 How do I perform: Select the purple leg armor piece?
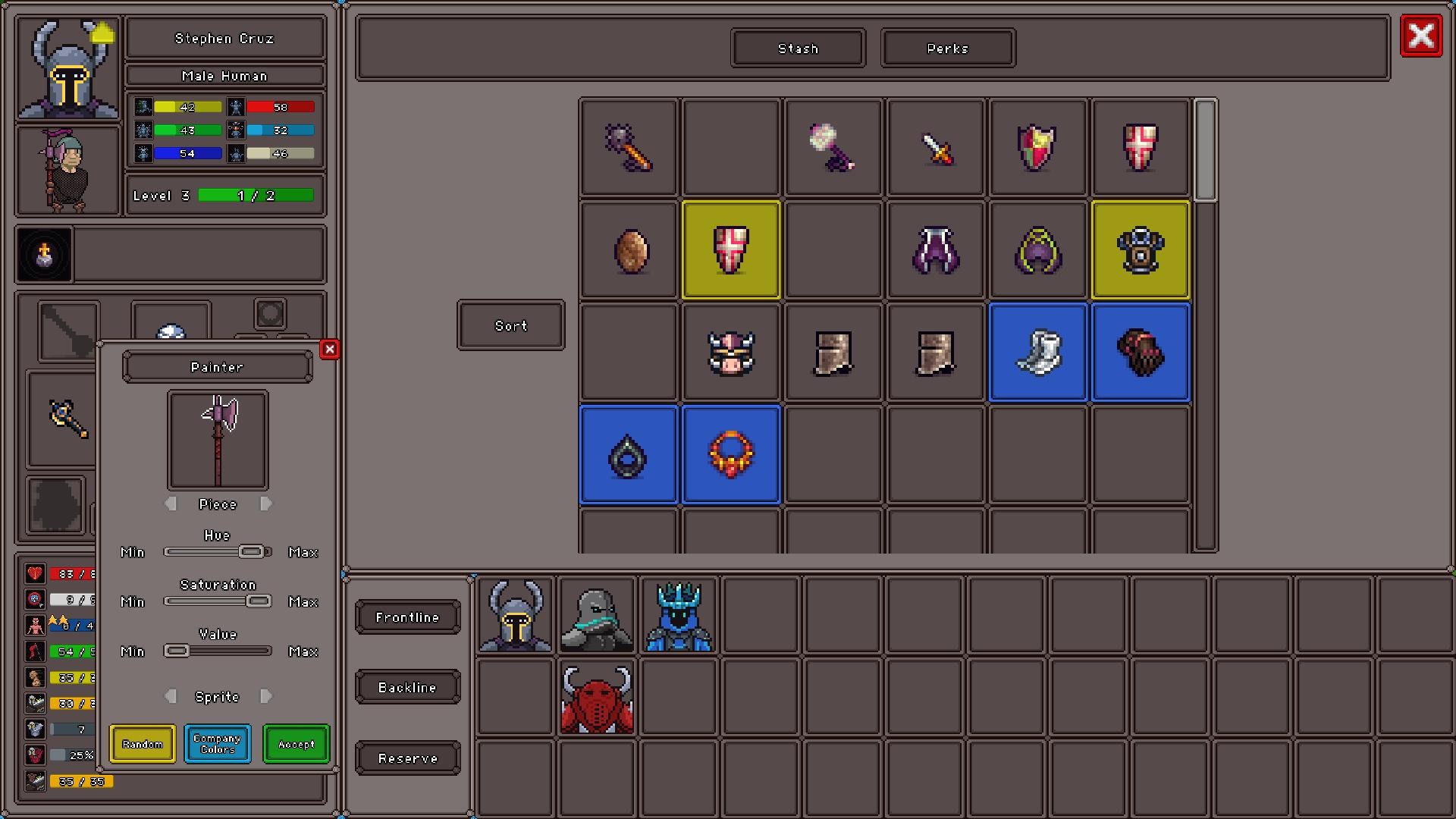click(x=936, y=250)
